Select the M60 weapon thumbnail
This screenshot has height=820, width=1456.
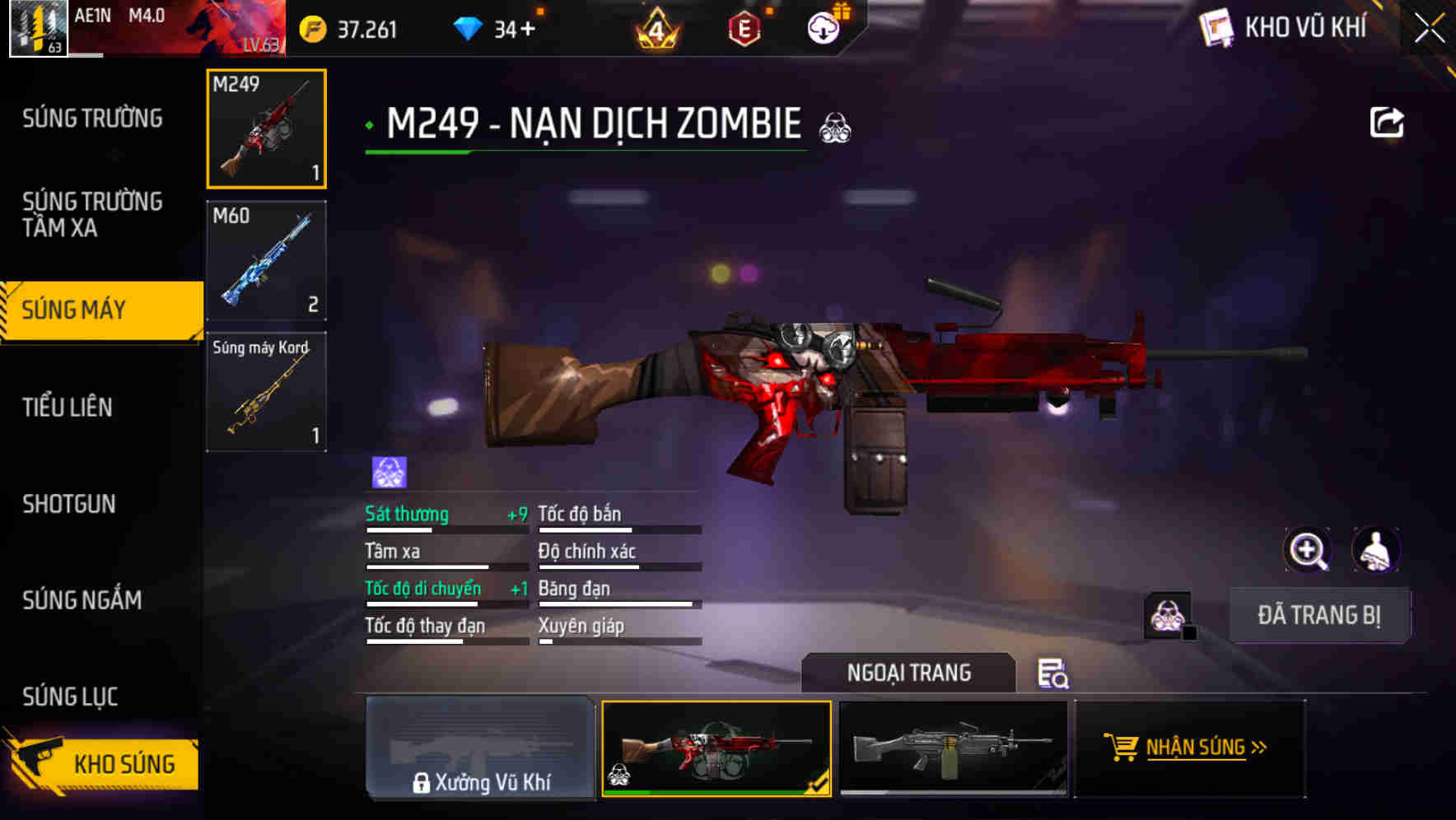[x=265, y=260]
